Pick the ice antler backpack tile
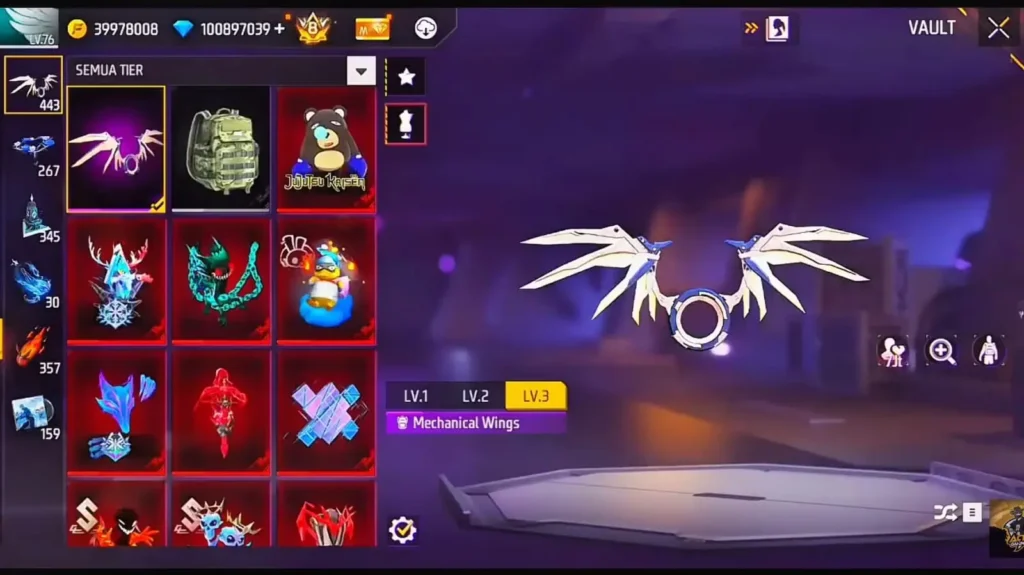The width and height of the screenshot is (1024, 575). click(116, 280)
